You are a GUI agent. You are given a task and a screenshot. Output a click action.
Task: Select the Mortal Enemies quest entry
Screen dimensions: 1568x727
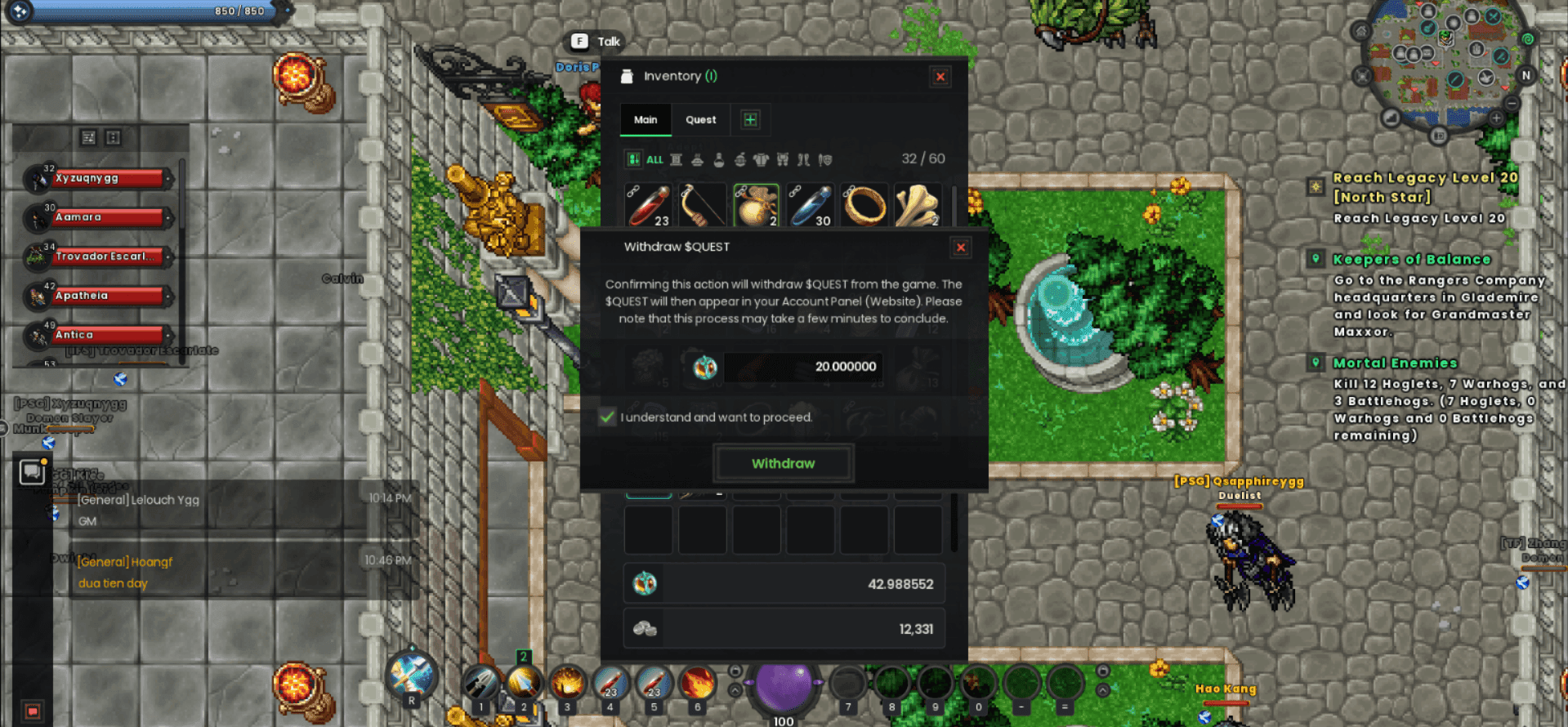point(1395,363)
